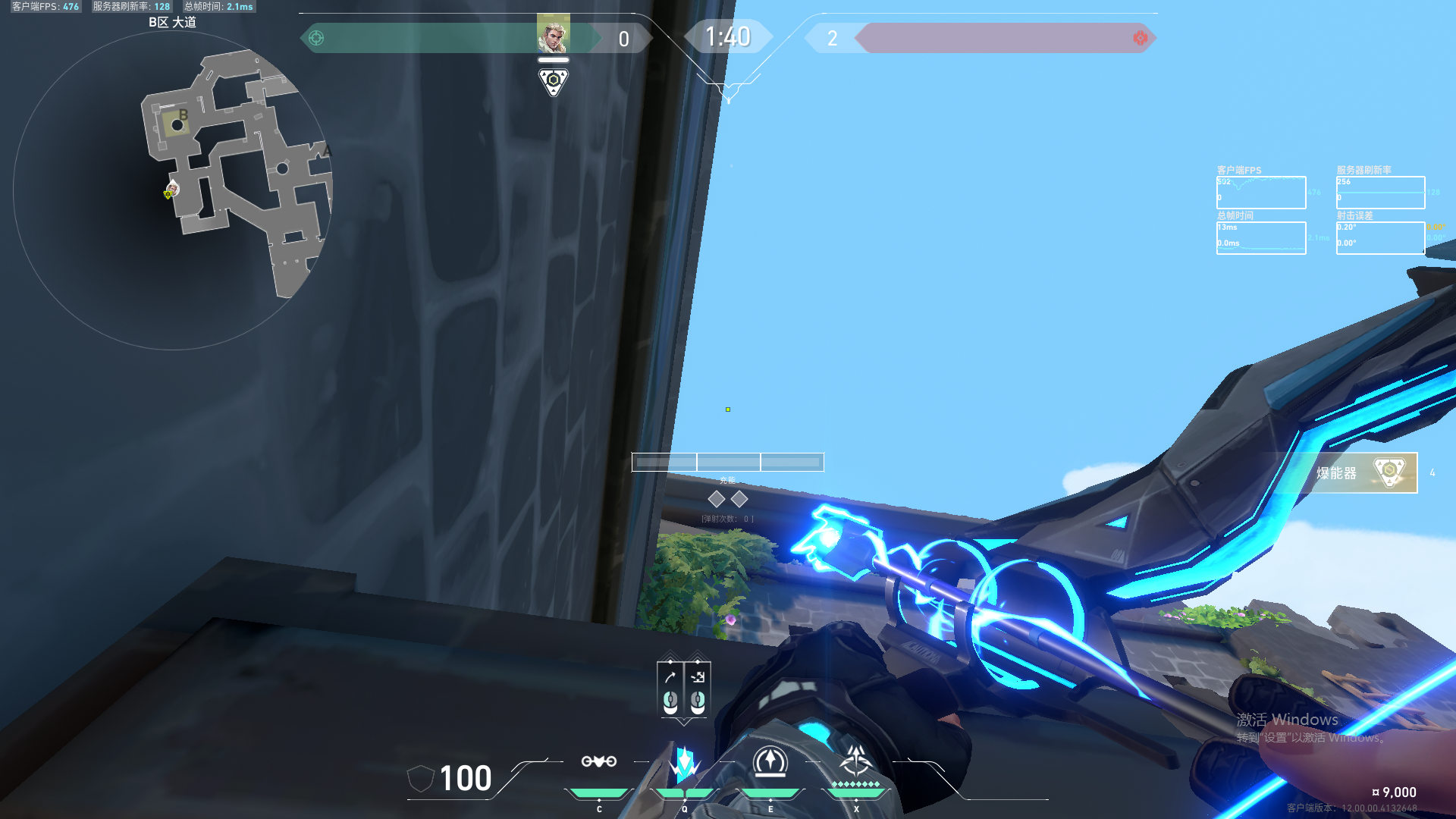The image size is (1456, 819).
Task: Expand the 总帧时间 frame time panel
Action: (x=1260, y=235)
